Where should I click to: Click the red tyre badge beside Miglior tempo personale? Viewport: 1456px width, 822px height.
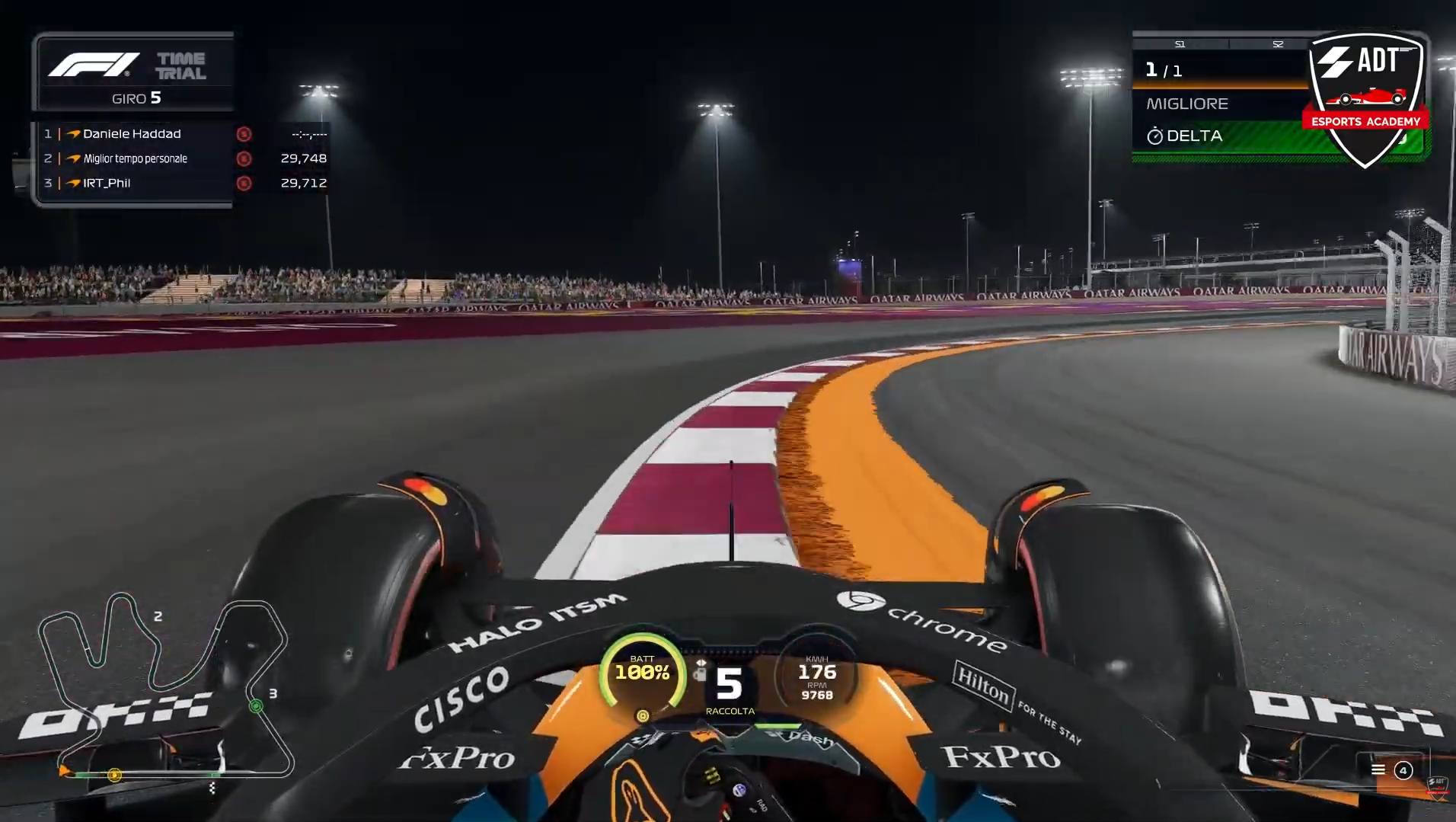coord(244,158)
